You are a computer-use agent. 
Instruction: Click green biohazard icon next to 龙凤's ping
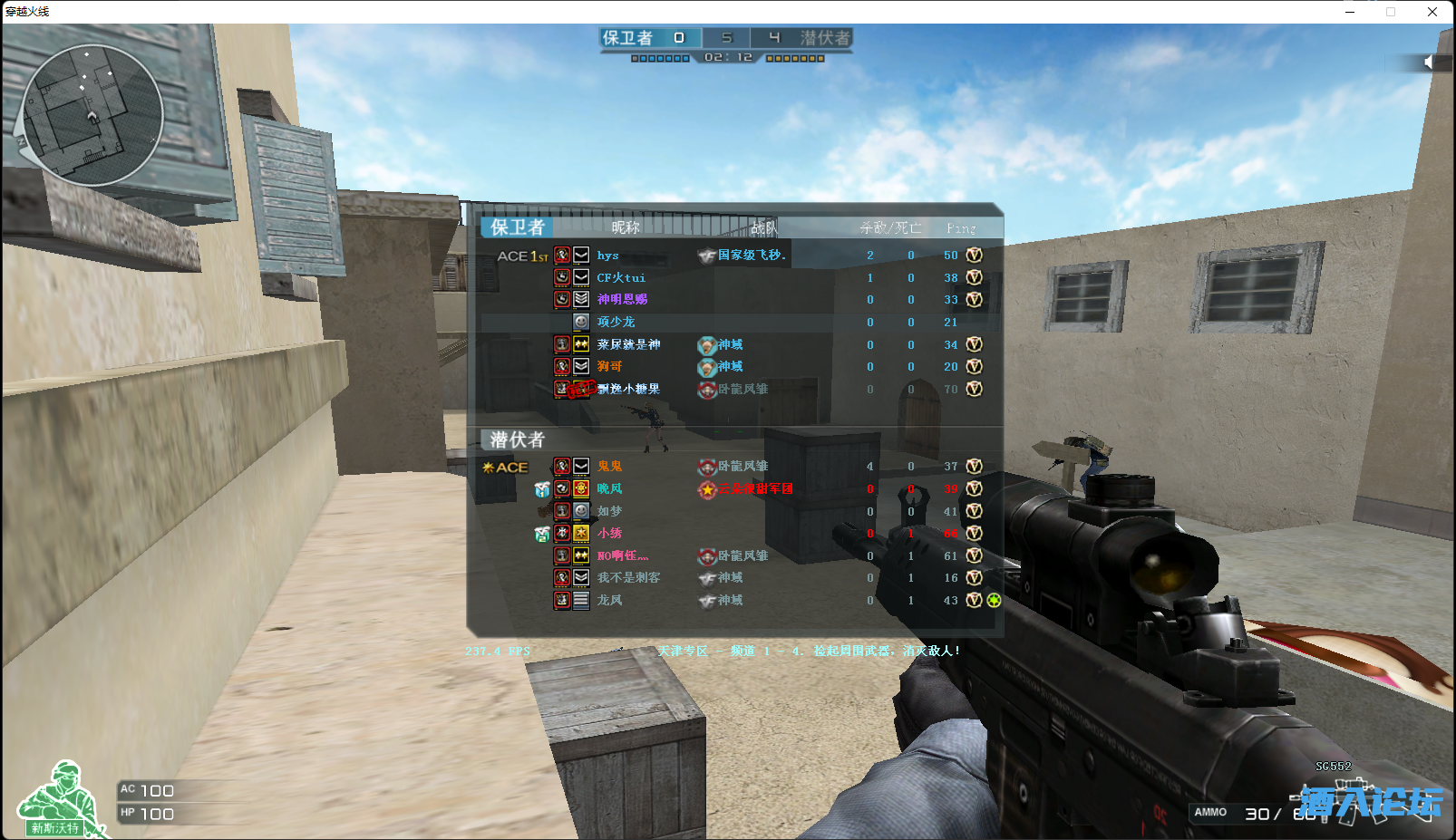994,600
